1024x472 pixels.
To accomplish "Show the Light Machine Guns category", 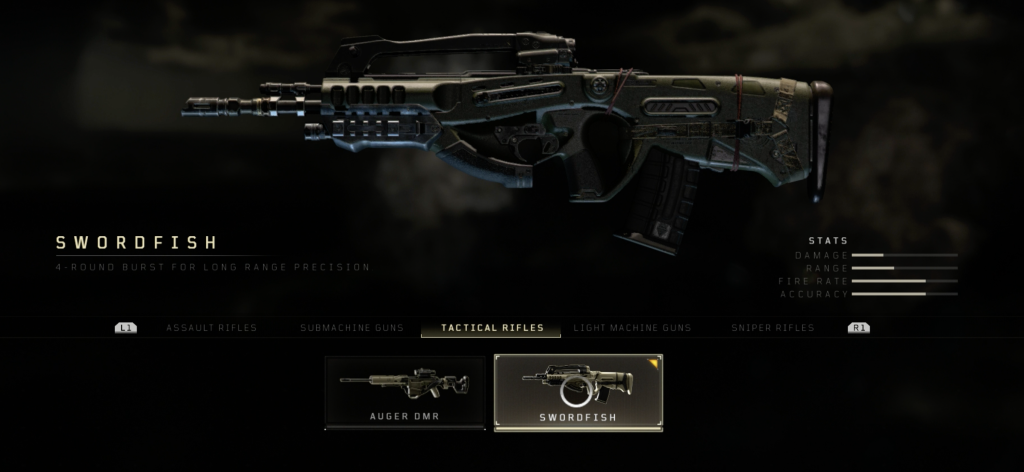I will pos(632,328).
